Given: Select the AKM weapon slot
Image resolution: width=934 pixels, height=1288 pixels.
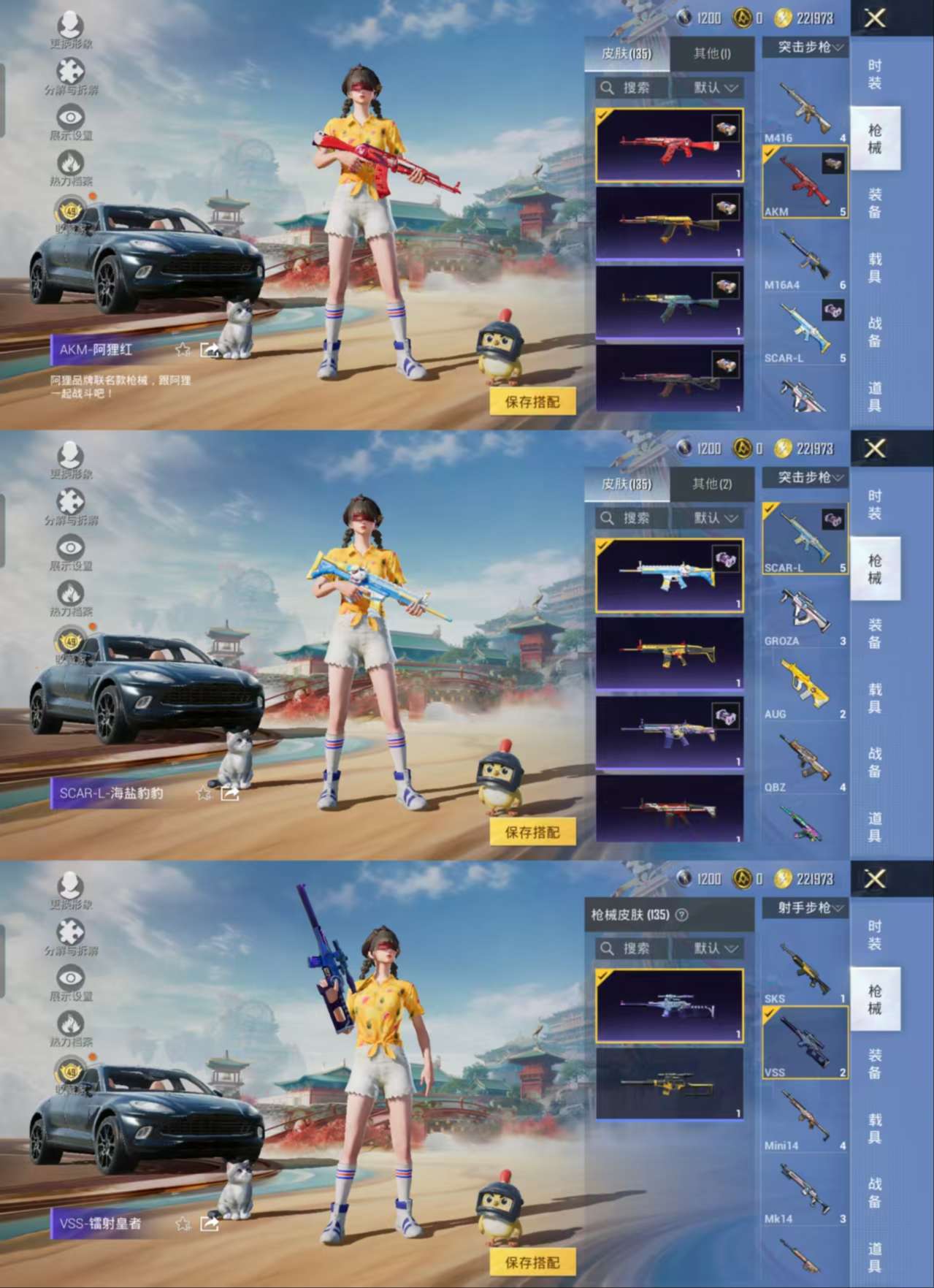Looking at the screenshot, I should (805, 182).
